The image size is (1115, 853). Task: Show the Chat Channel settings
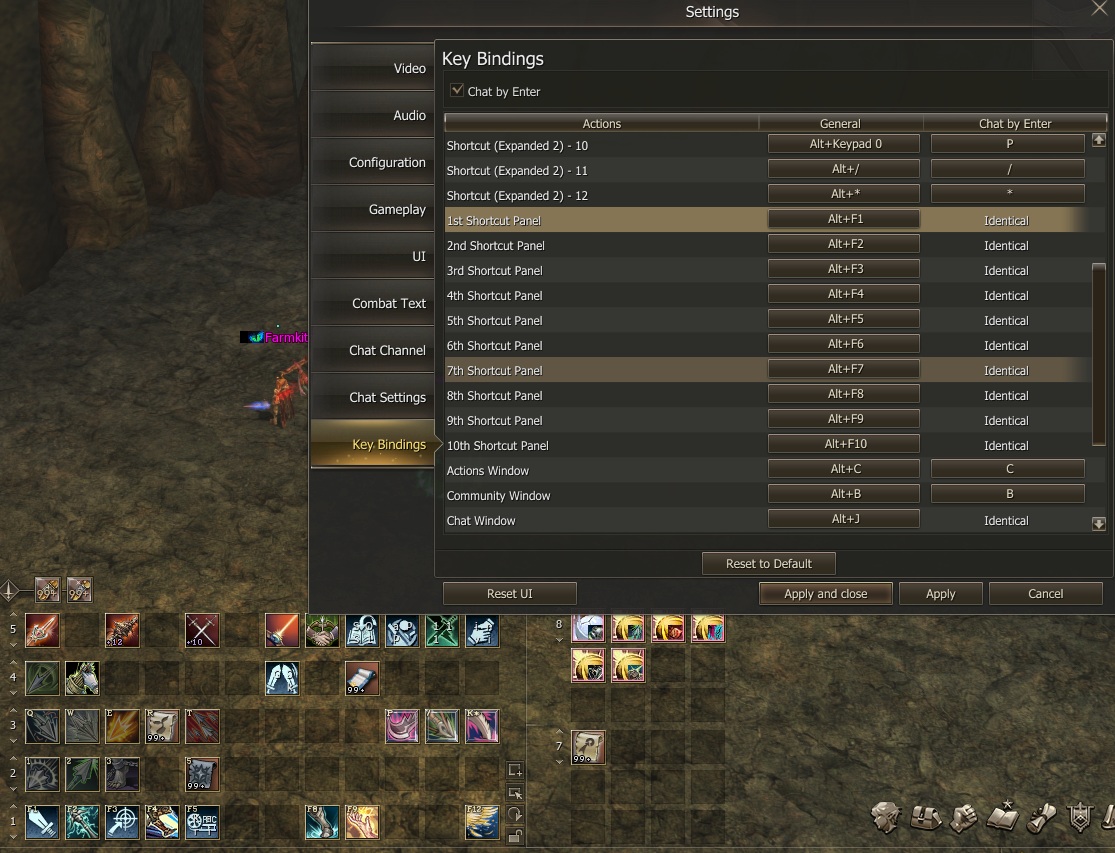[x=372, y=350]
